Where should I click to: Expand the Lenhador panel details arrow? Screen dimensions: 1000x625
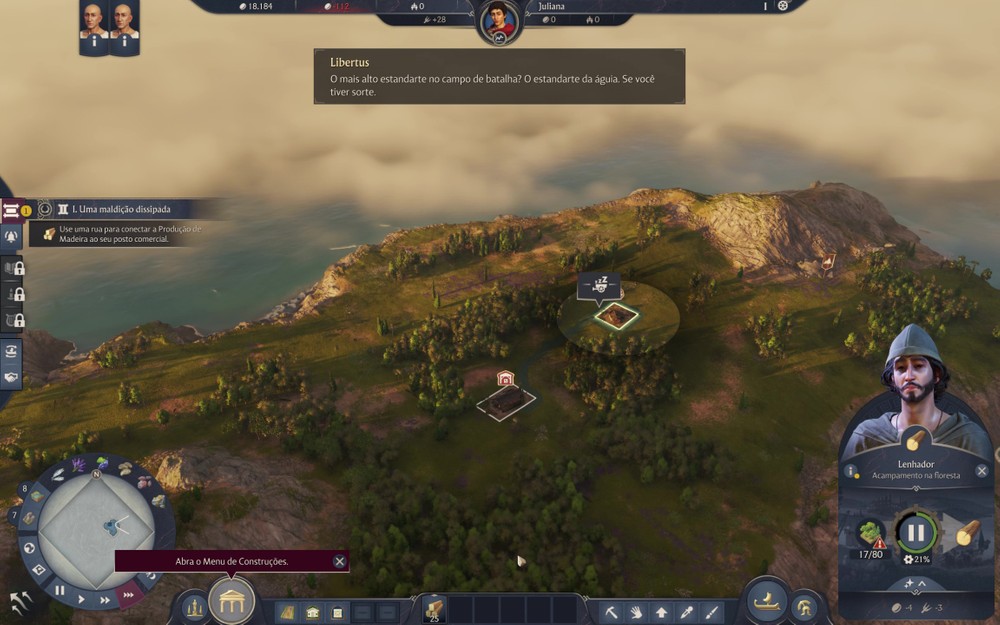pyautogui.click(x=915, y=583)
